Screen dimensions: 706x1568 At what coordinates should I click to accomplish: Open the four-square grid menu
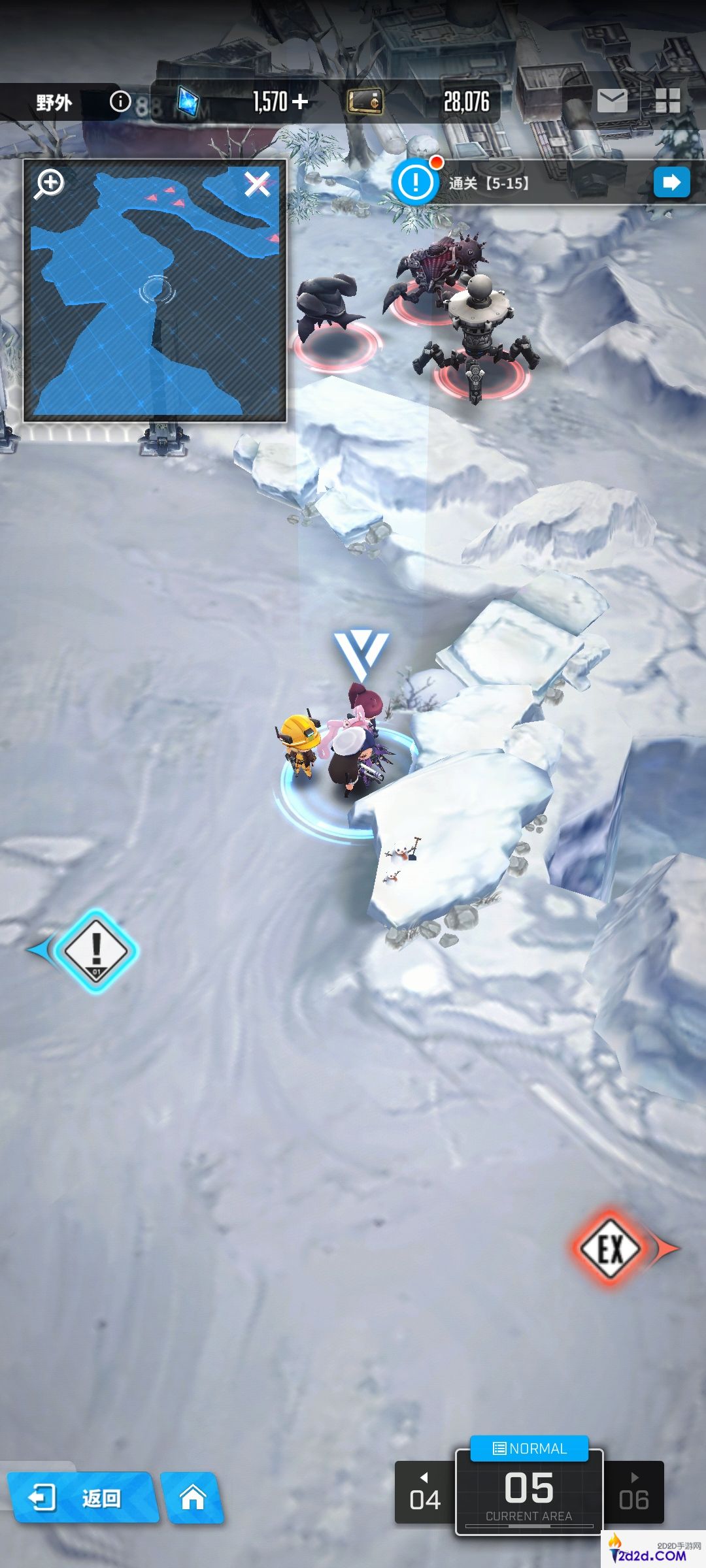coord(667,101)
